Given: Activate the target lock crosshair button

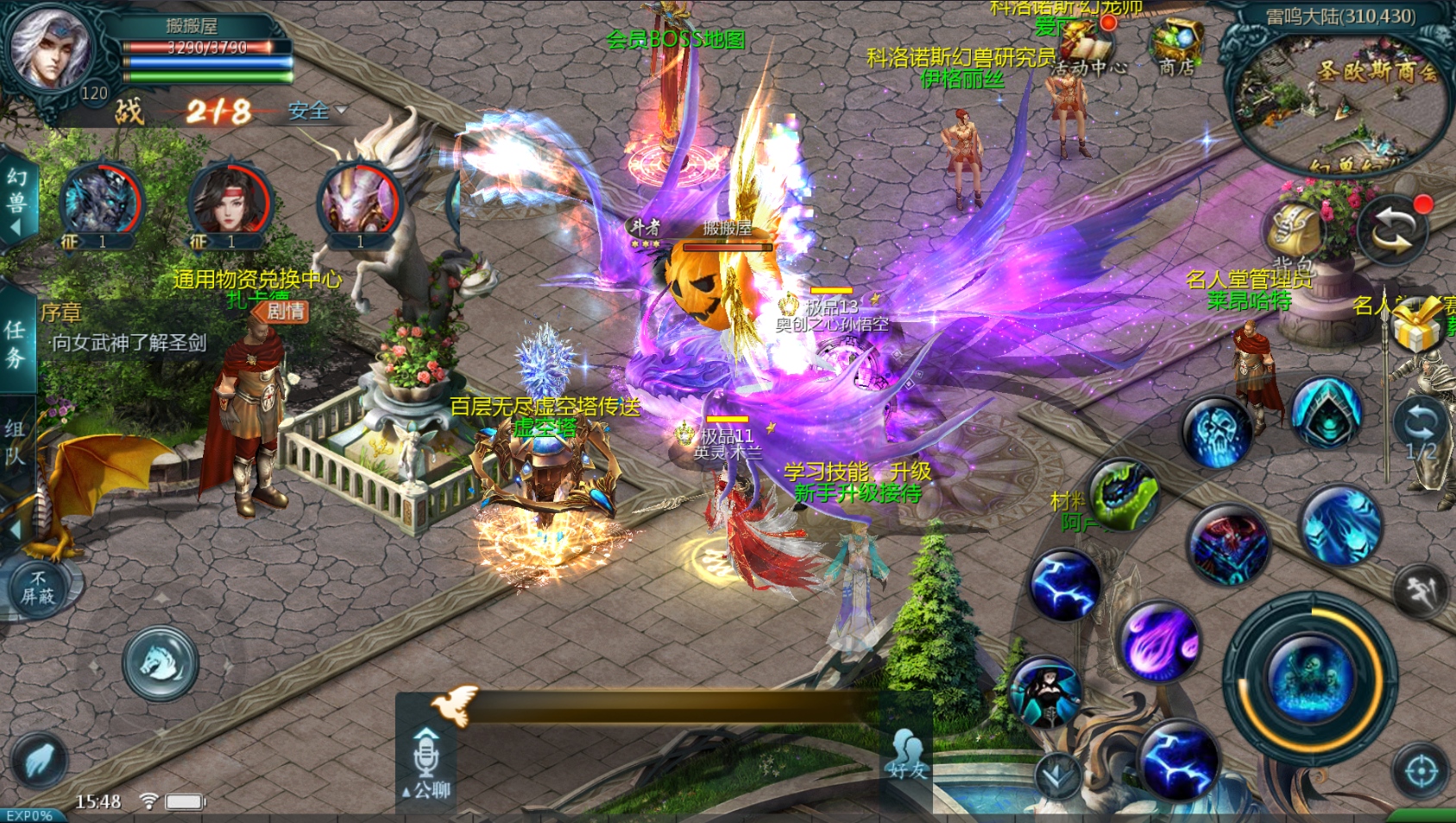Looking at the screenshot, I should click(x=1421, y=771).
